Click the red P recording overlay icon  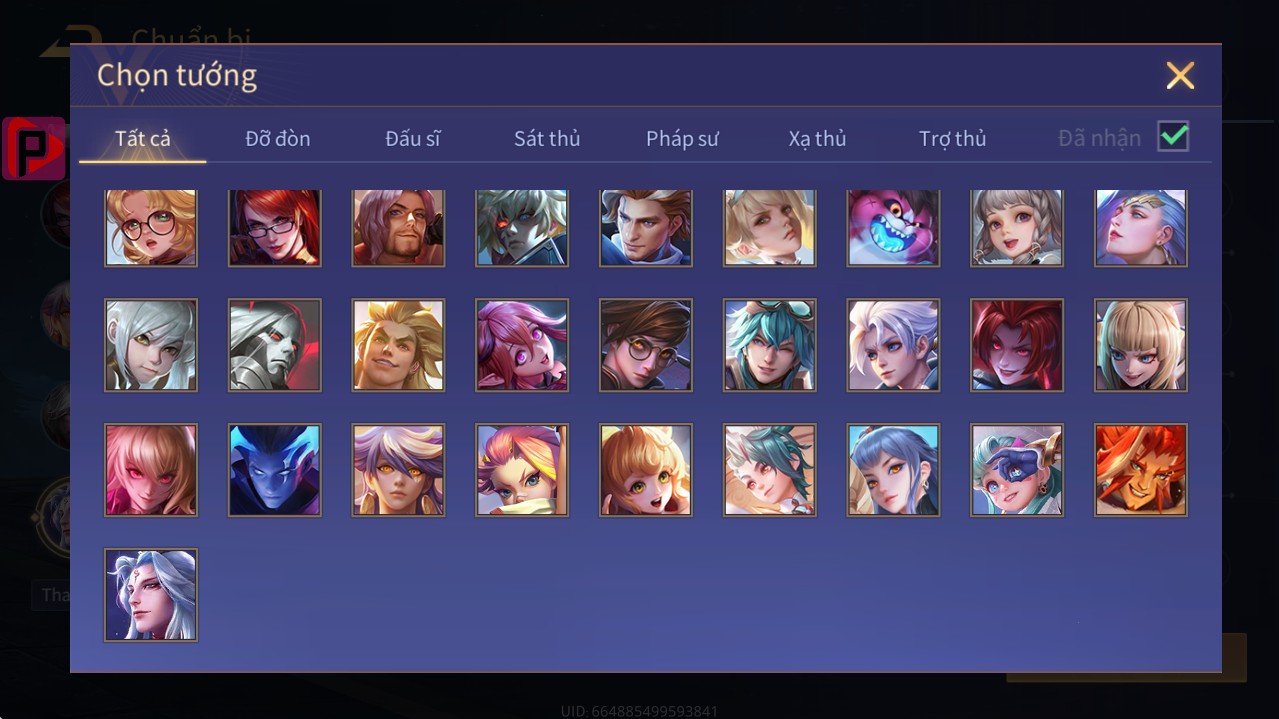tap(33, 148)
